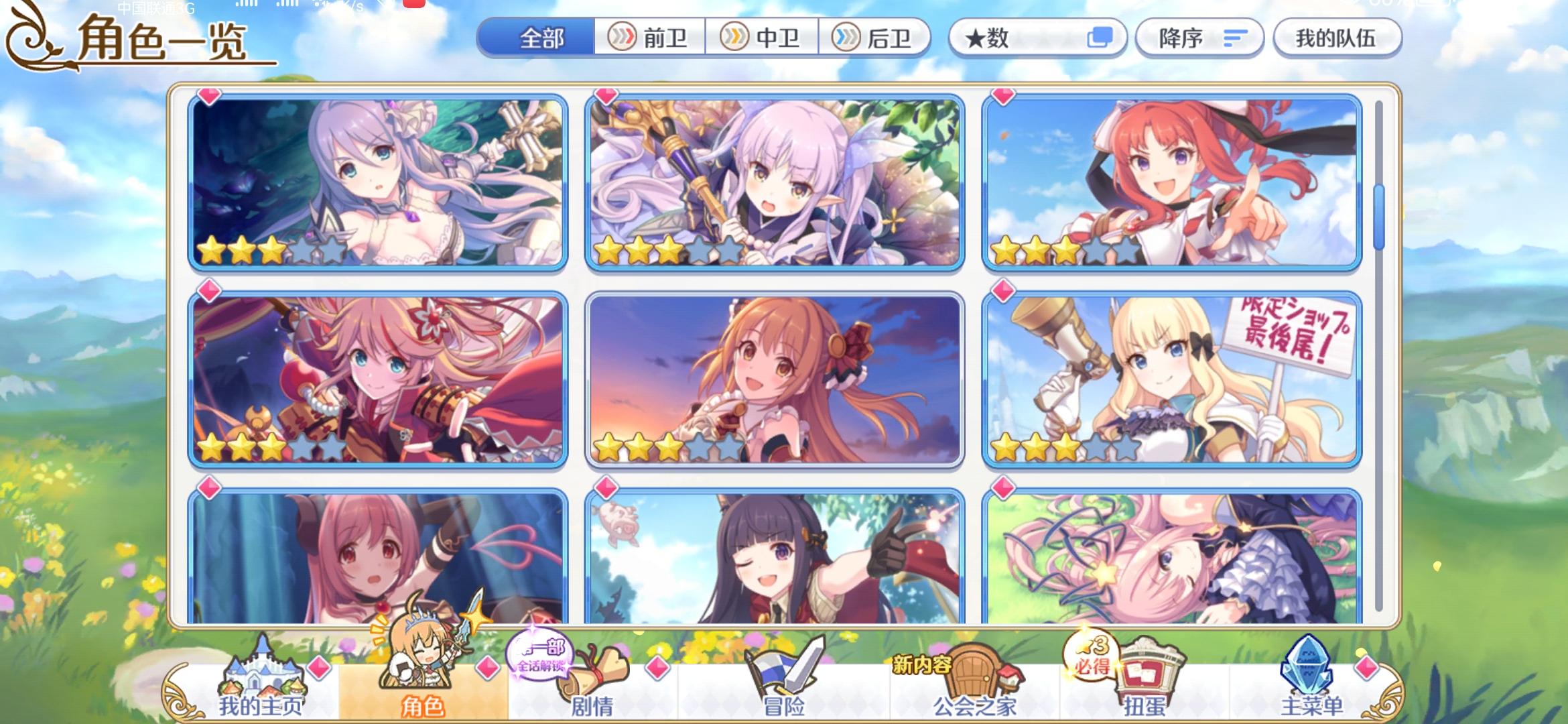Viewport: 1568px width, 724px height.
Task: Change sort order via 降序 control
Action: click(1199, 38)
